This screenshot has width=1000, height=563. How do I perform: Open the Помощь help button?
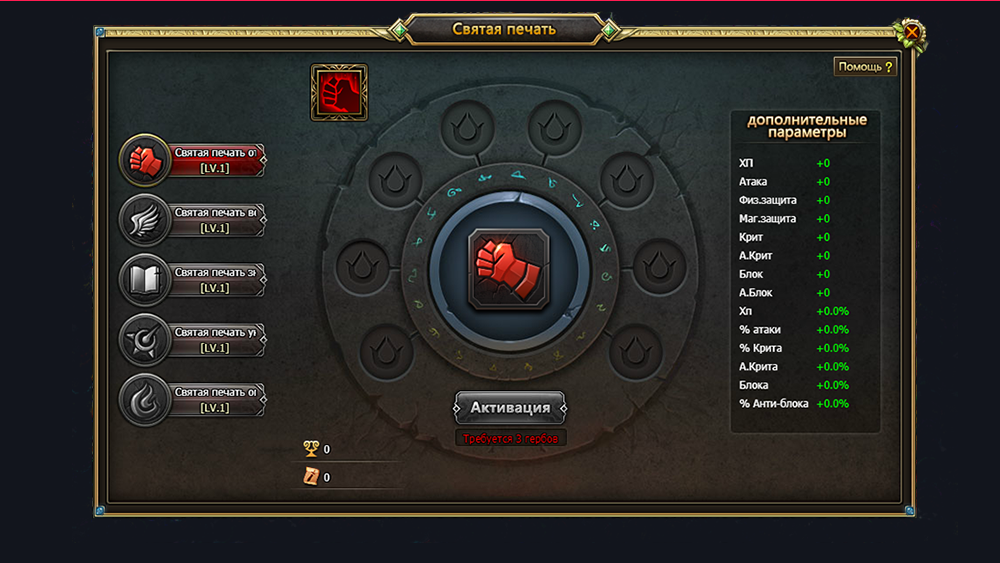click(865, 67)
